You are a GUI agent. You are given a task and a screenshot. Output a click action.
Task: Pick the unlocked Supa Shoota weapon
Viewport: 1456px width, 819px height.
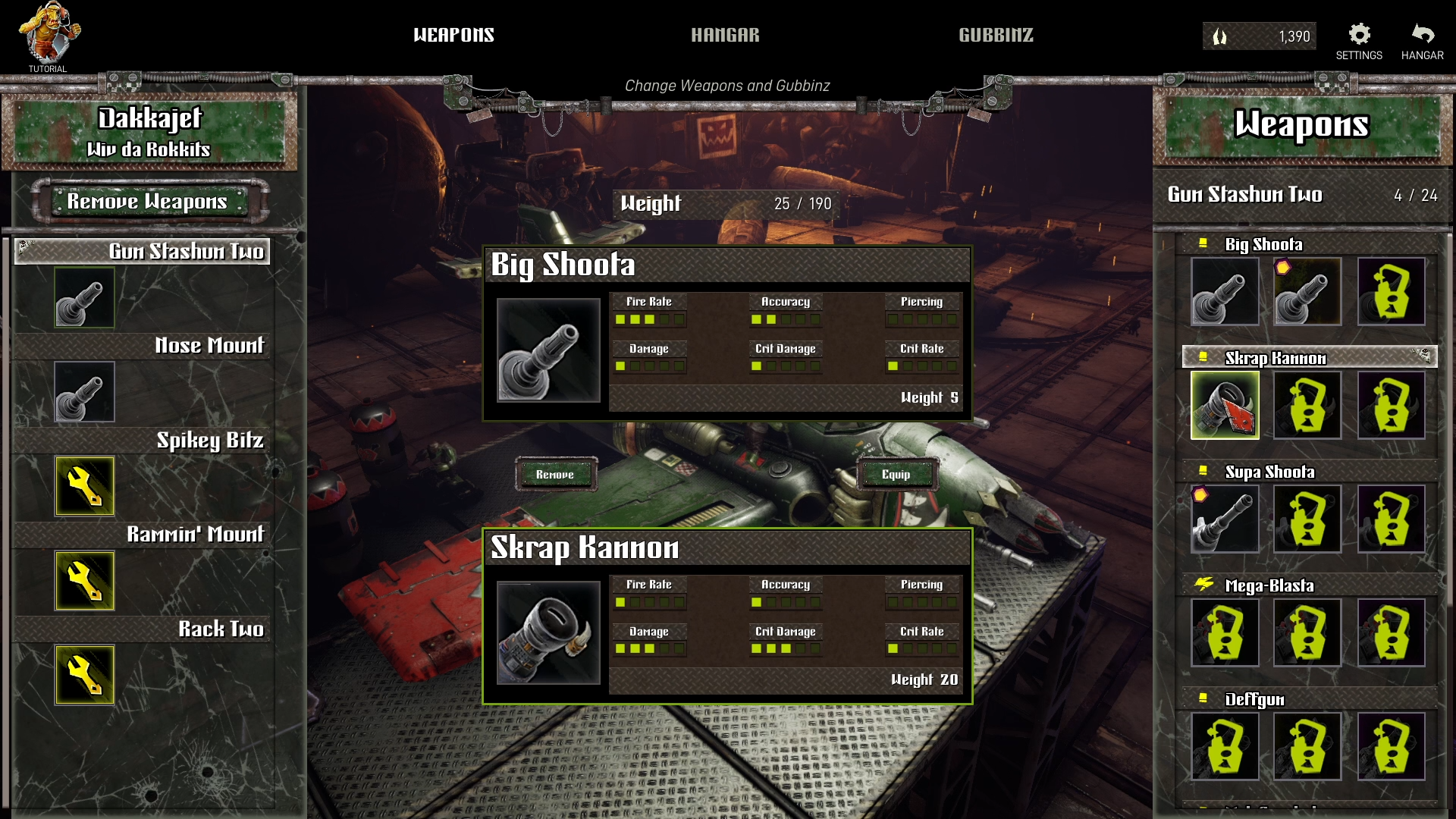coord(1225,519)
